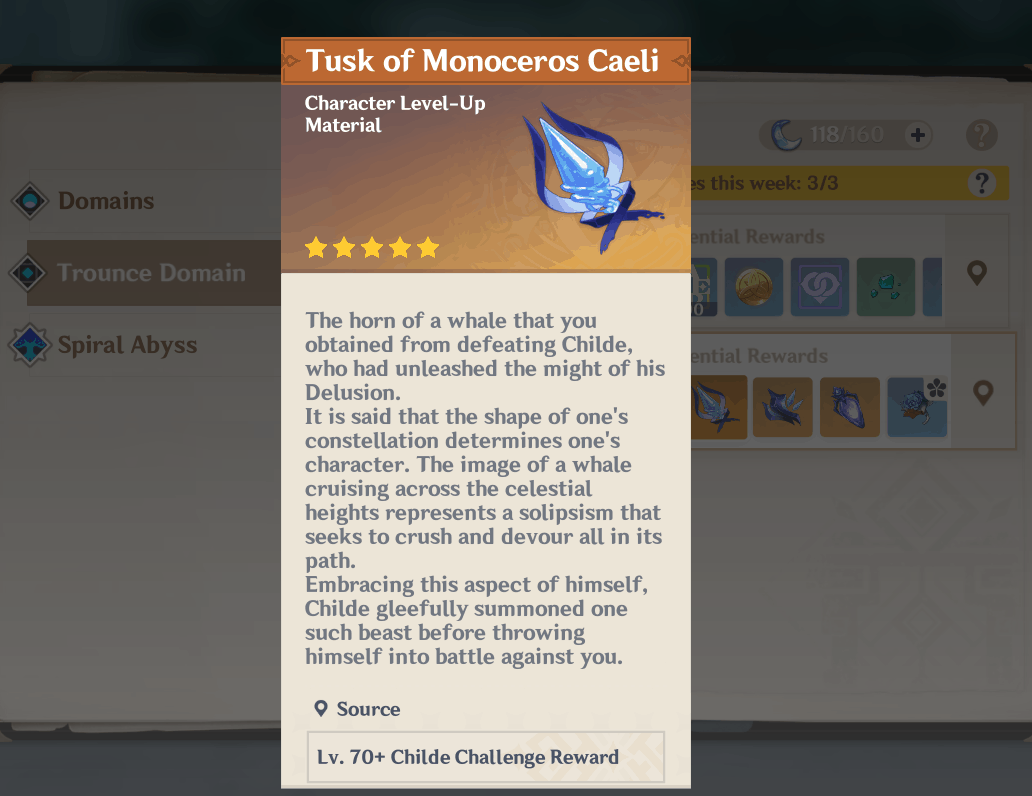The height and width of the screenshot is (796, 1032).
Task: Switch to the Spiral Abyss tab
Action: point(127,346)
